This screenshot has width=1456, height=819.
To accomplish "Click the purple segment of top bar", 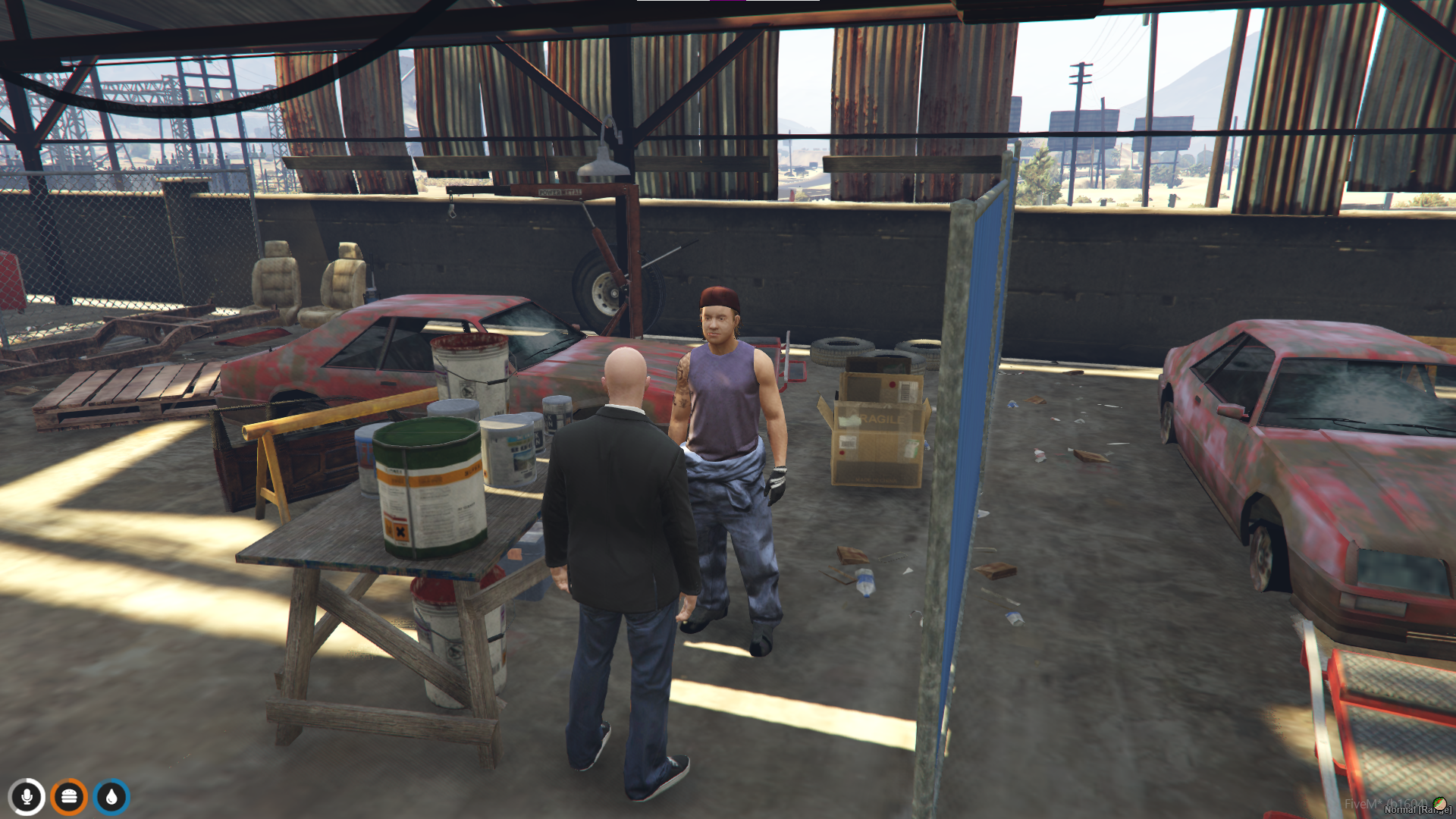I will 728,1.
